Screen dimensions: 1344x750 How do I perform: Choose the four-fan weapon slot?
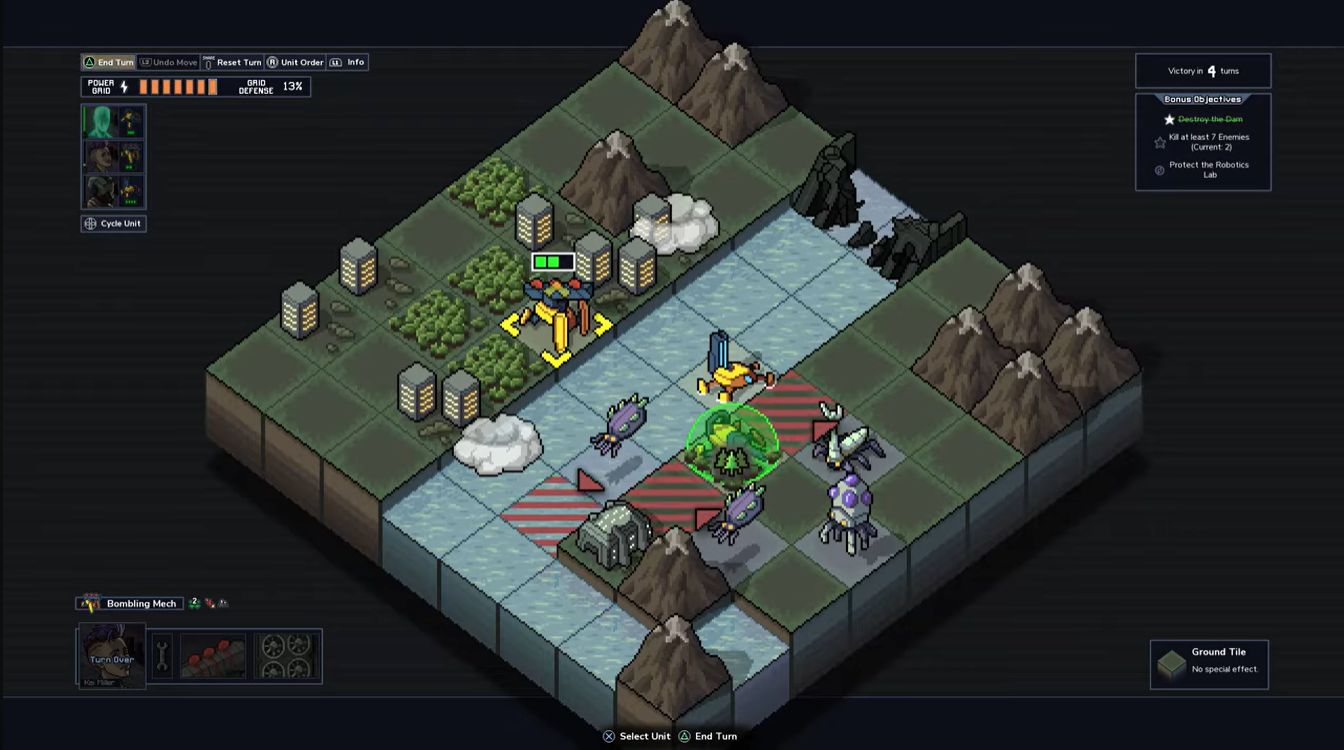pos(286,655)
